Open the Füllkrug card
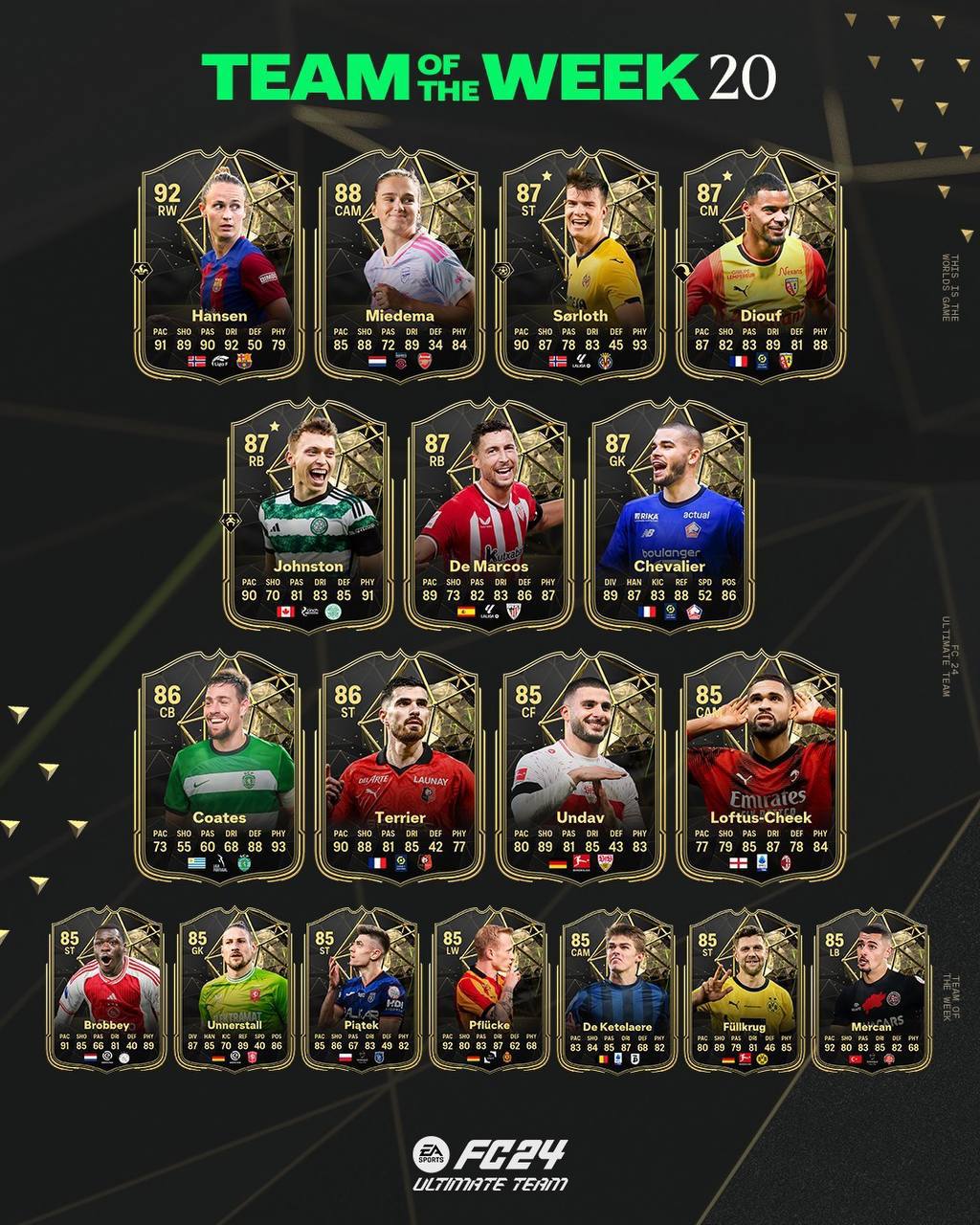Image resolution: width=980 pixels, height=1225 pixels. (745, 991)
